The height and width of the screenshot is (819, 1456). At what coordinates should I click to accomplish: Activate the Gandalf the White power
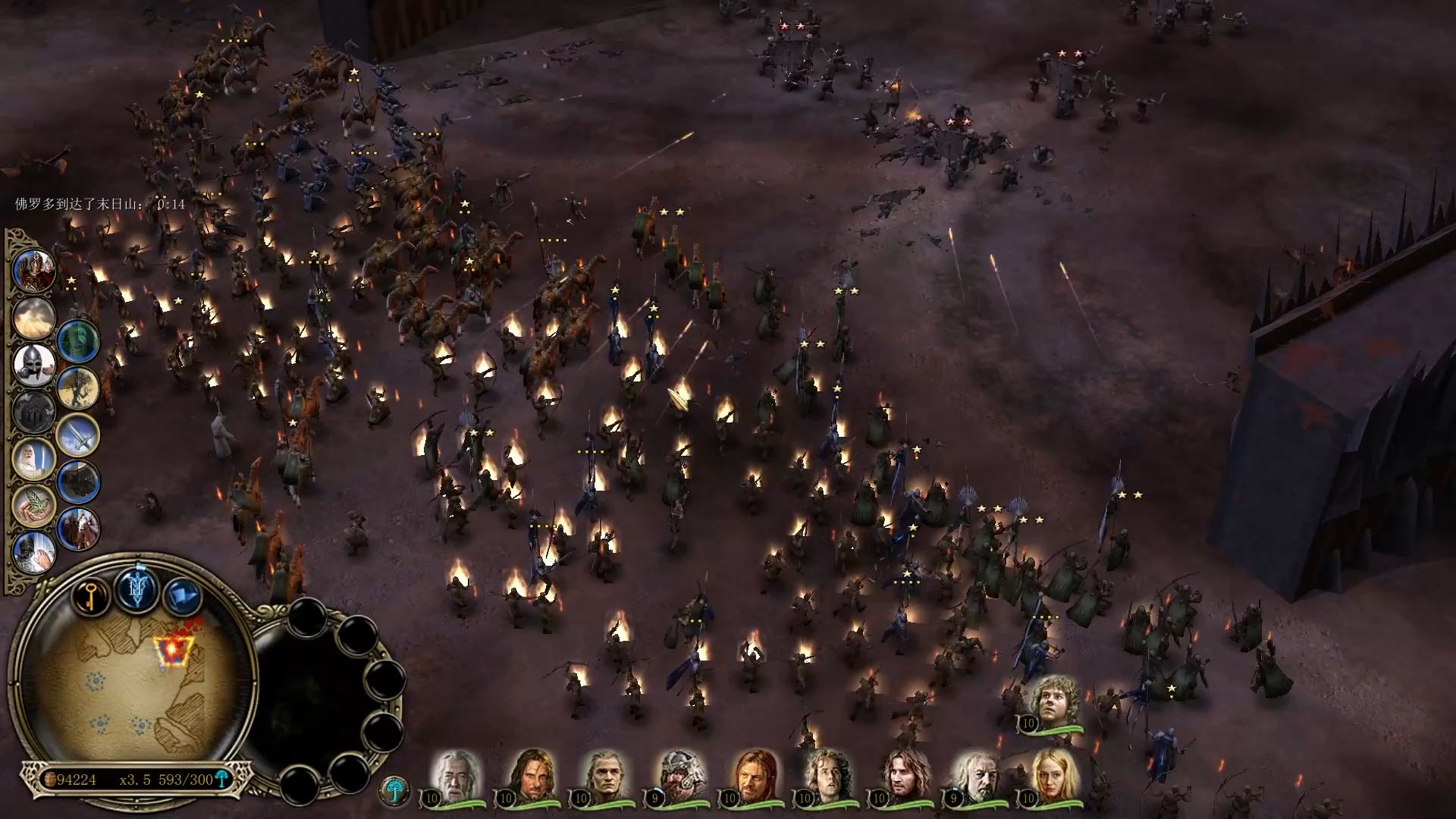(x=34, y=460)
